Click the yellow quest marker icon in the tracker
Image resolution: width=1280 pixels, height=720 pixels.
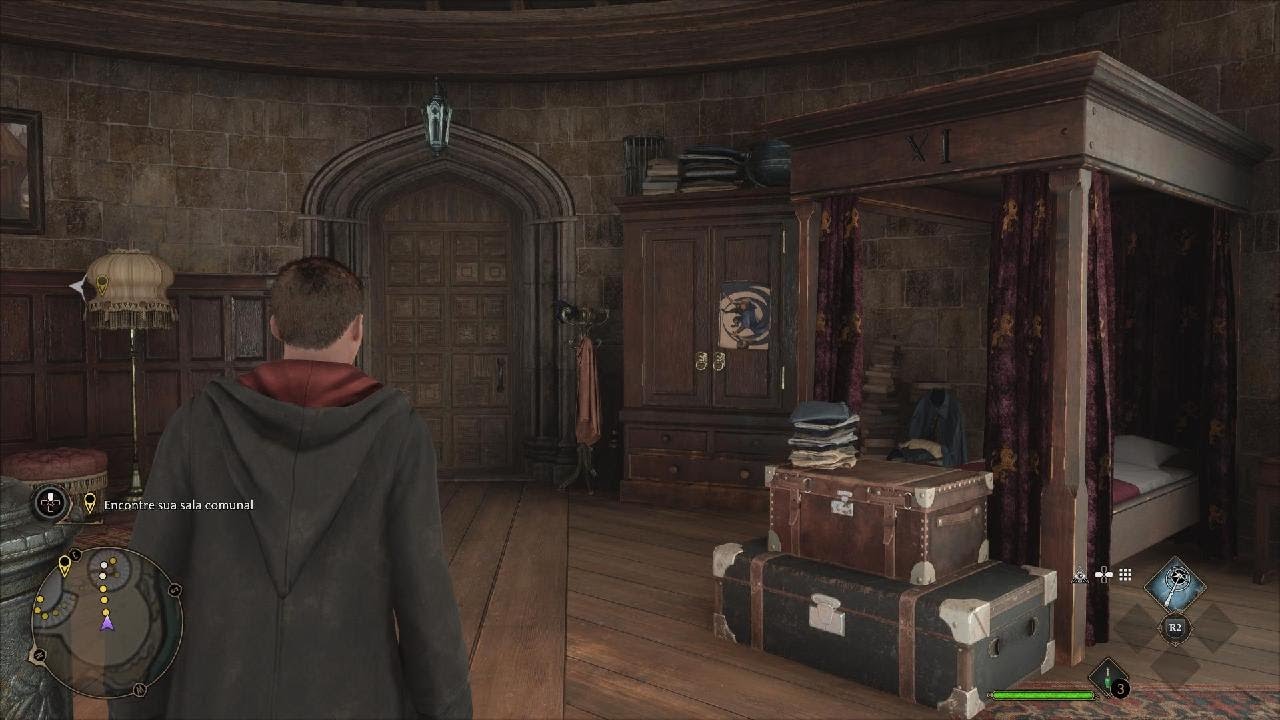(x=88, y=501)
